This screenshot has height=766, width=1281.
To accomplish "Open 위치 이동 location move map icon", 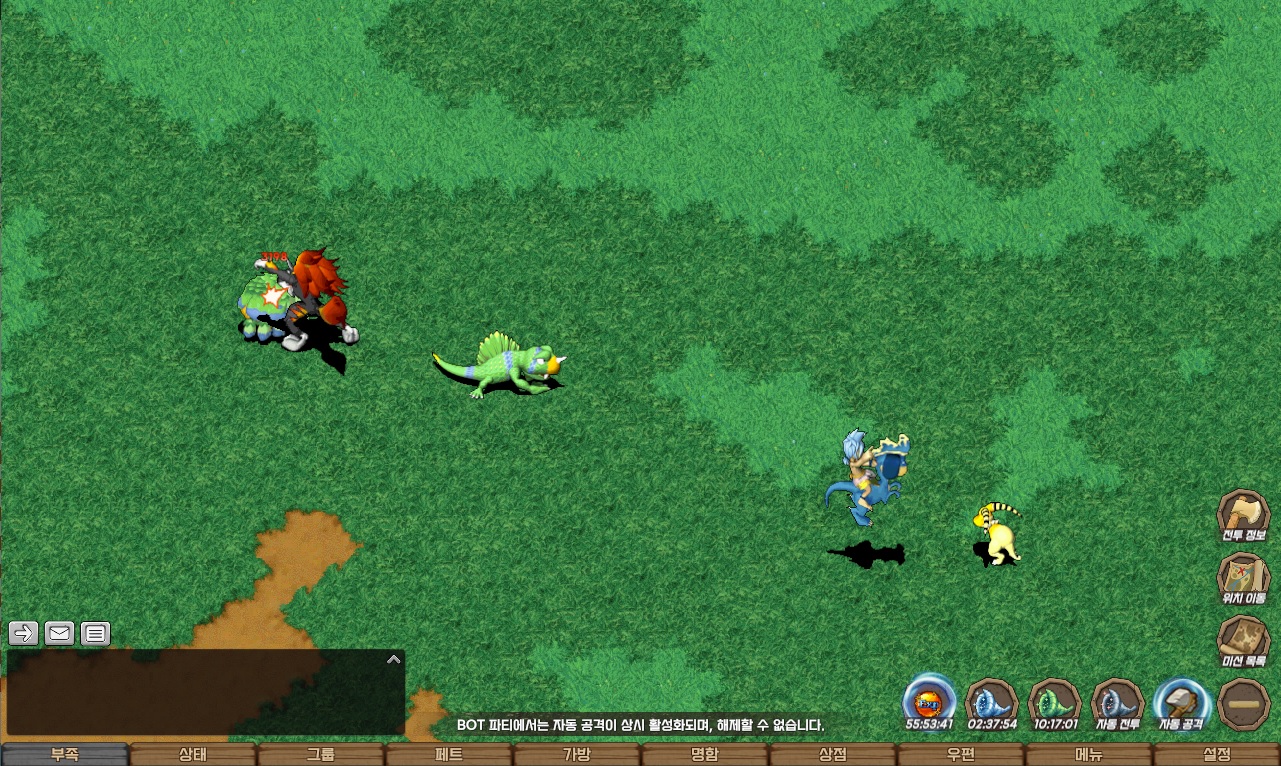I will [x=1243, y=578].
